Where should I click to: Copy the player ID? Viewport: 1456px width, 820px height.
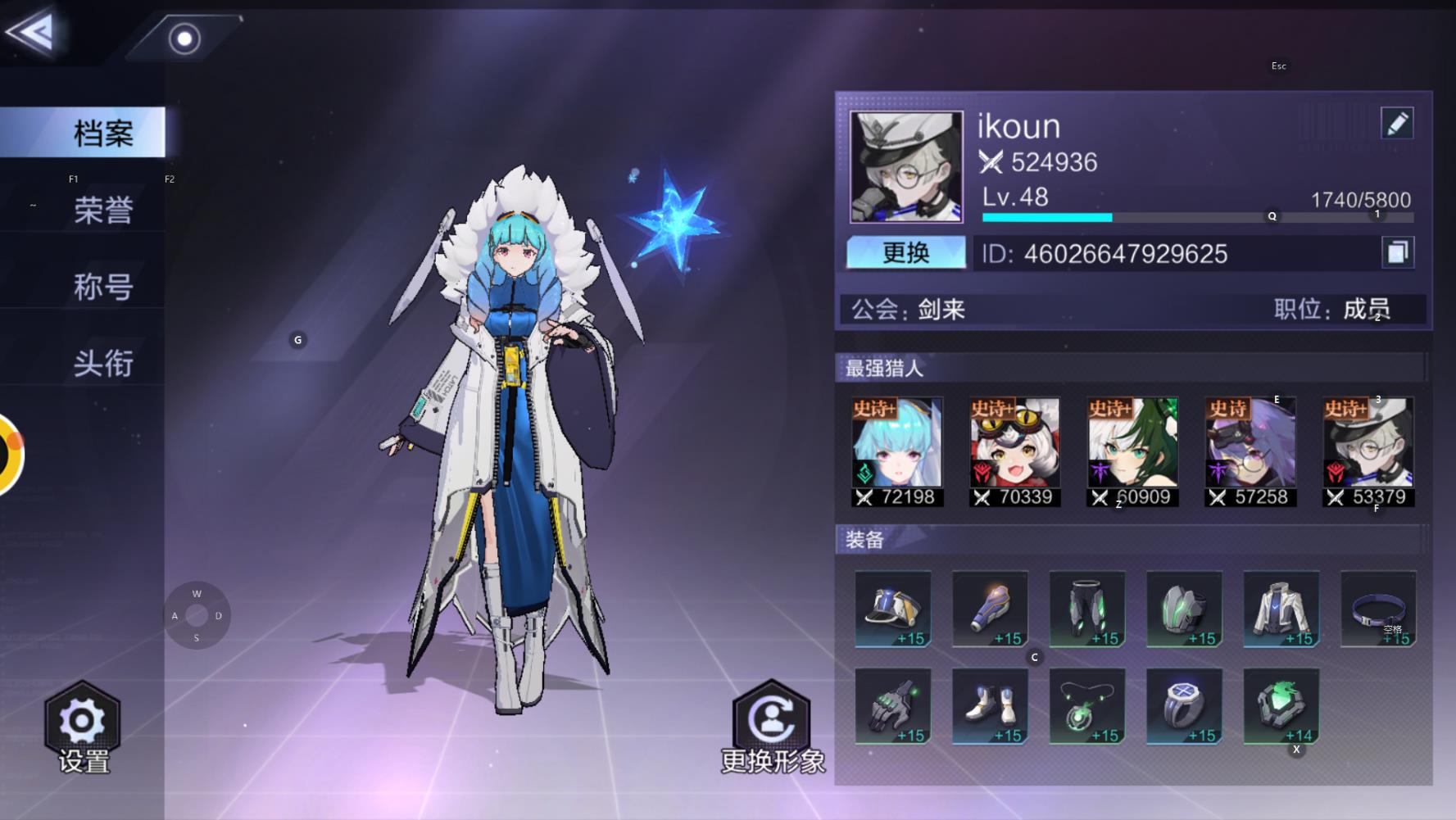point(1397,252)
